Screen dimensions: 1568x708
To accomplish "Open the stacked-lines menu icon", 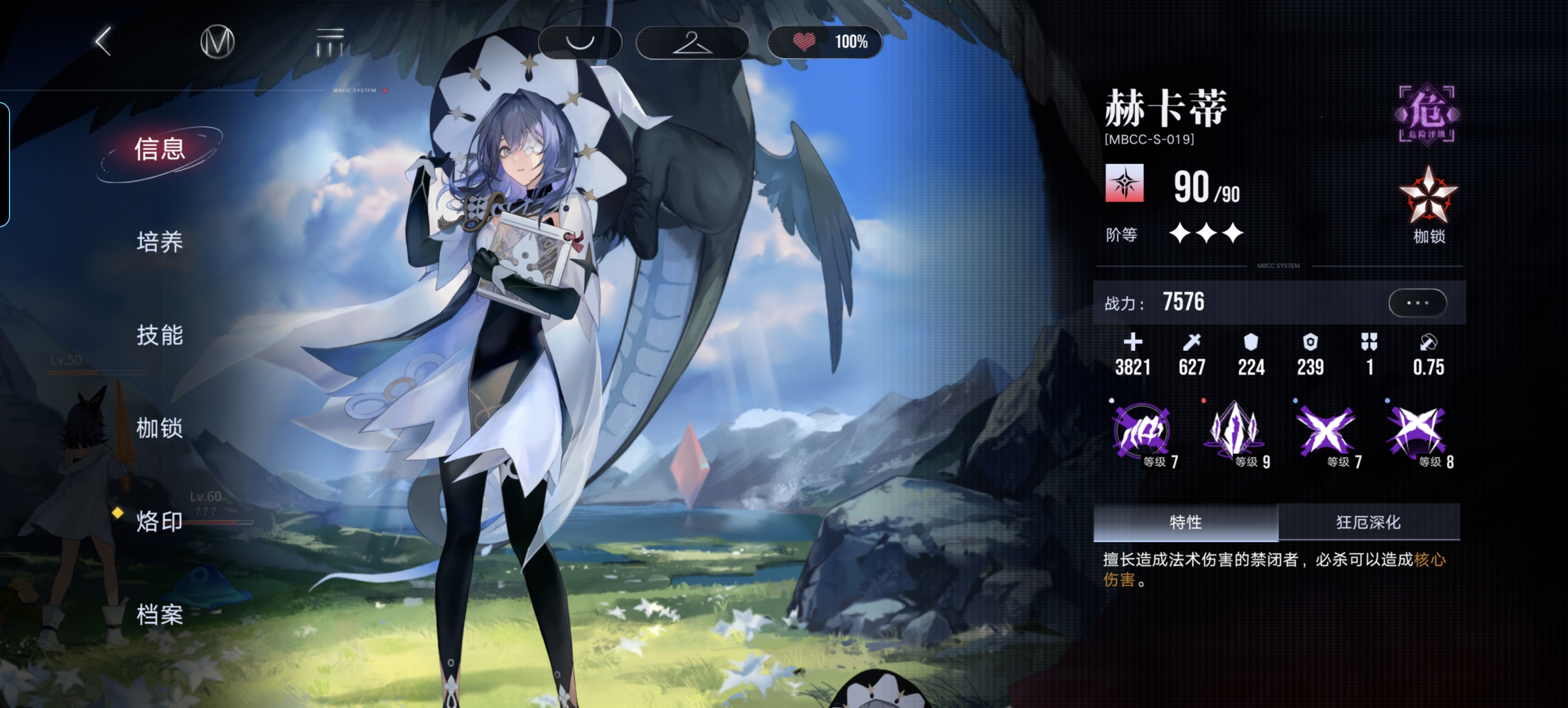I will click(329, 41).
